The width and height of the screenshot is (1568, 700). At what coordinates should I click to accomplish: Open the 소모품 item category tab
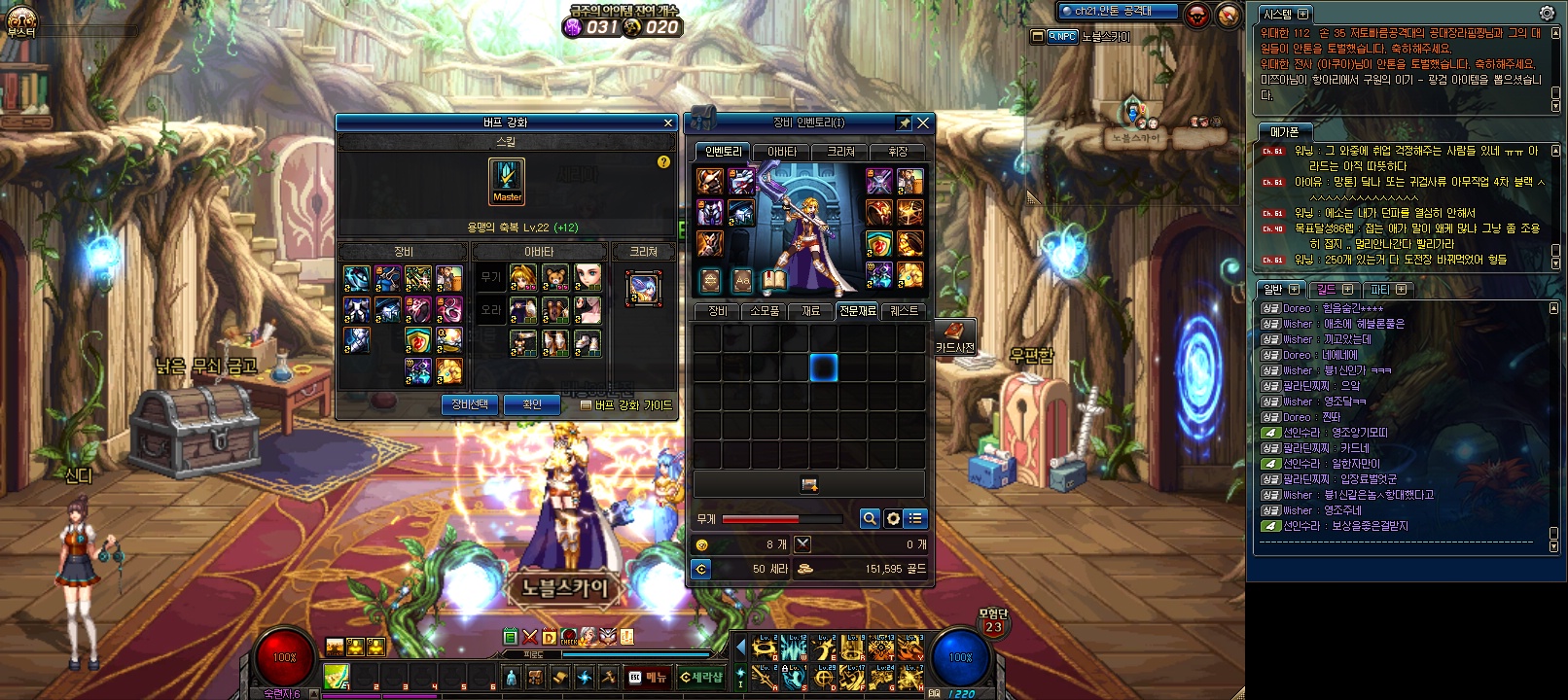tap(765, 311)
